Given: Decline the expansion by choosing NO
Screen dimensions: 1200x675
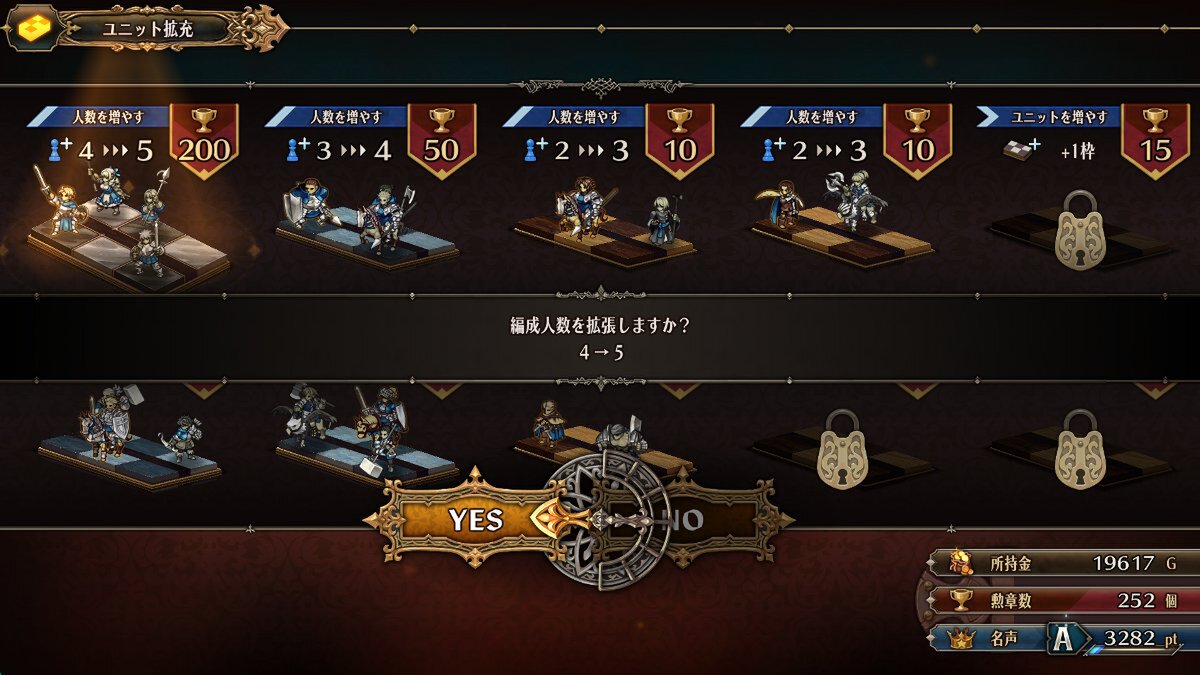Looking at the screenshot, I should click(690, 520).
